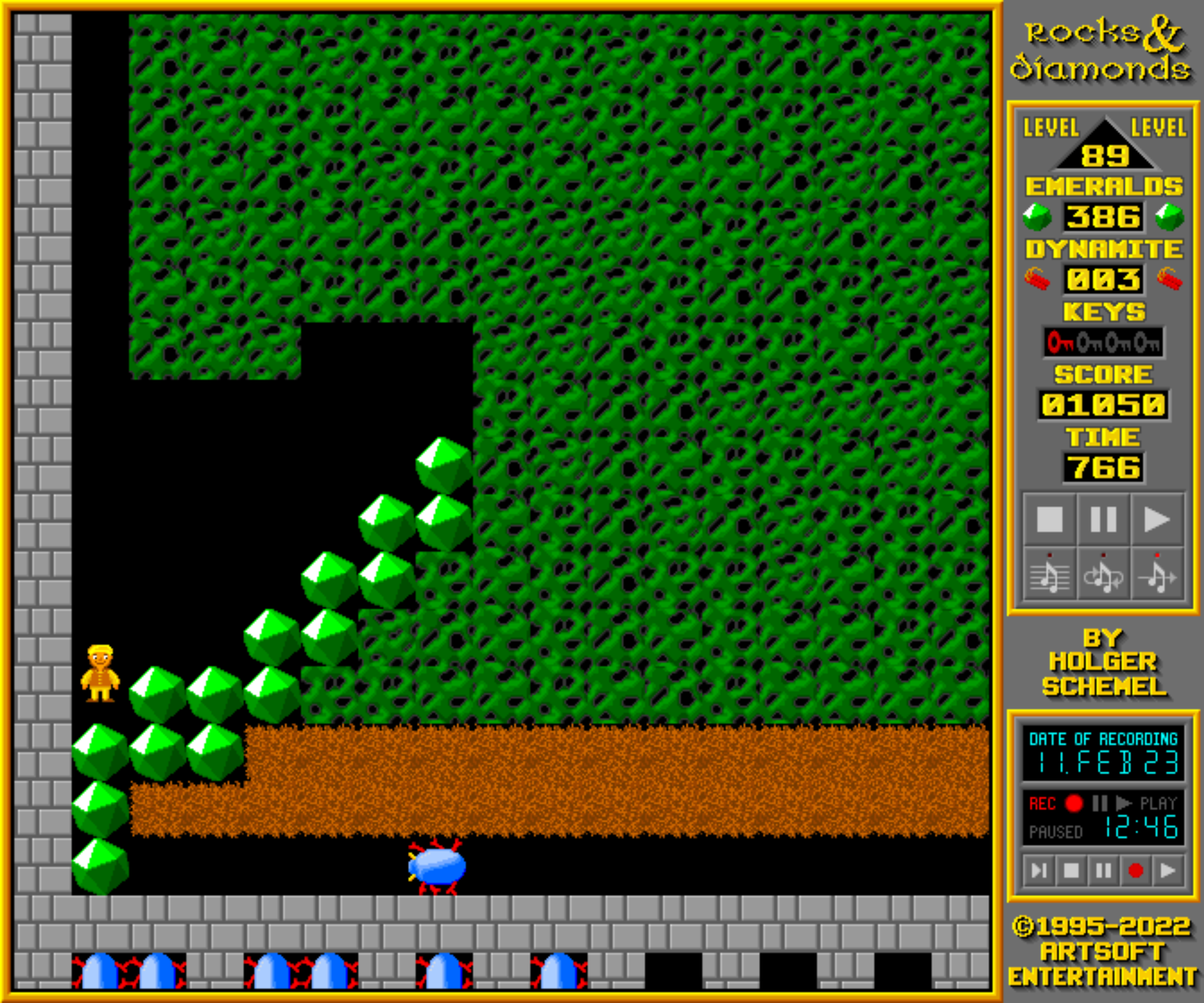Viewport: 1204px width, 1003px height.
Task: Click the large stop-game square button
Action: point(1049,520)
